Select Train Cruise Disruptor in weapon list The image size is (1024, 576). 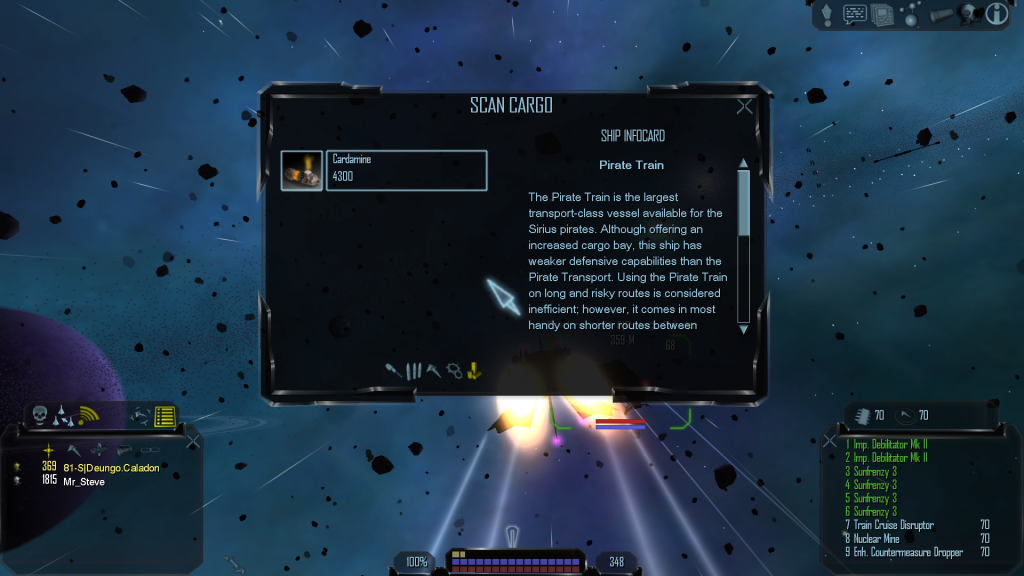[x=880, y=525]
